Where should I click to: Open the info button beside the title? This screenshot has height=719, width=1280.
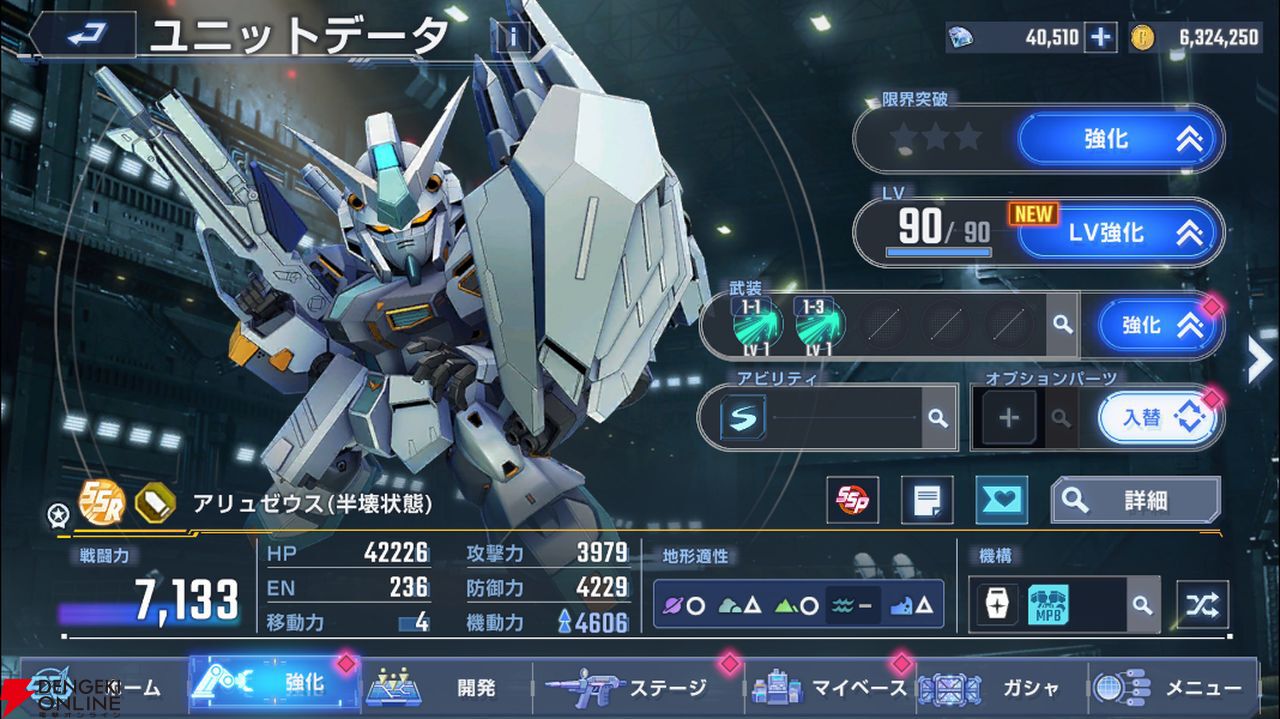(x=512, y=38)
